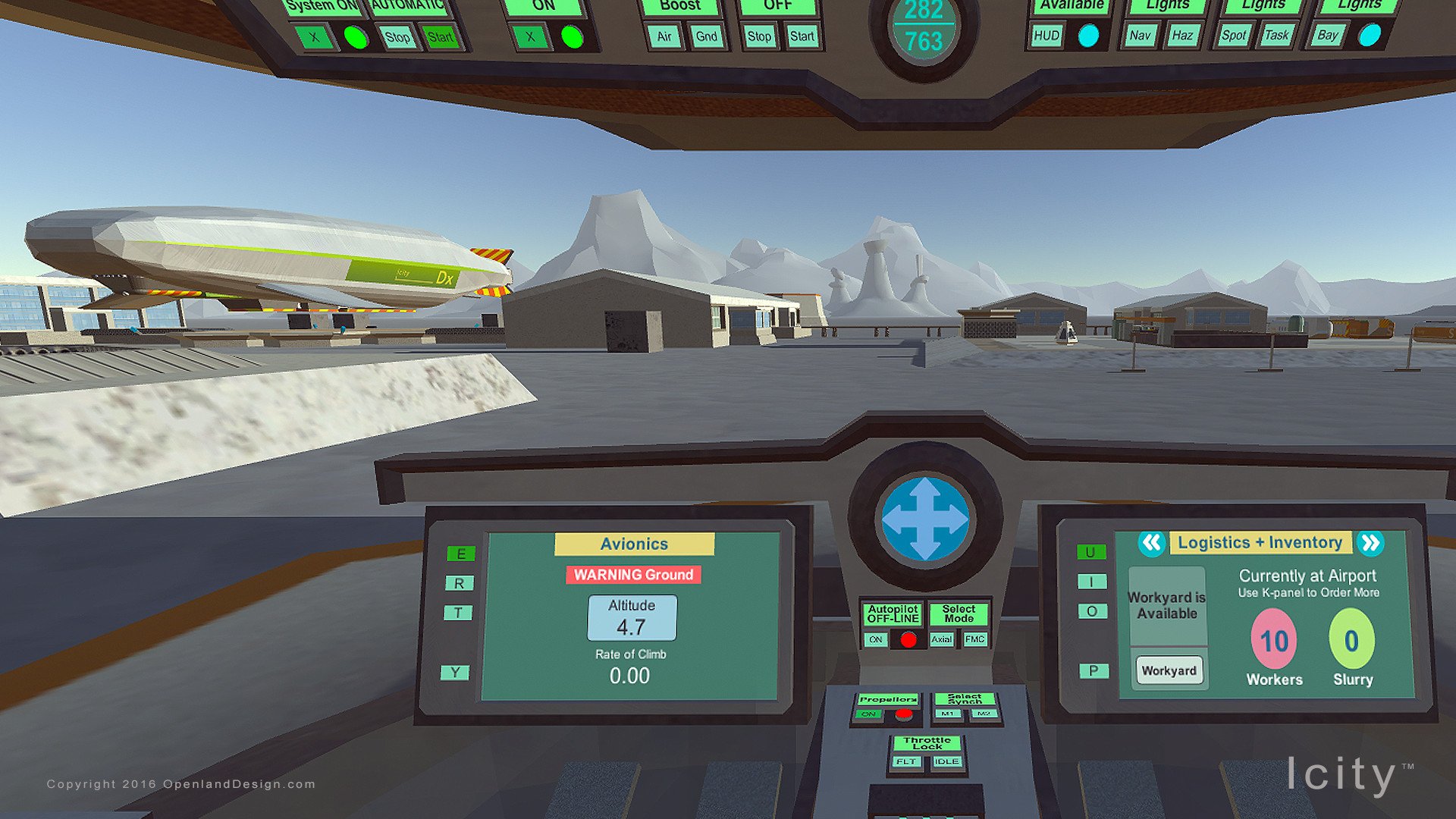Open the Workyard menu
Viewport: 1456px width, 819px height.
(1169, 670)
